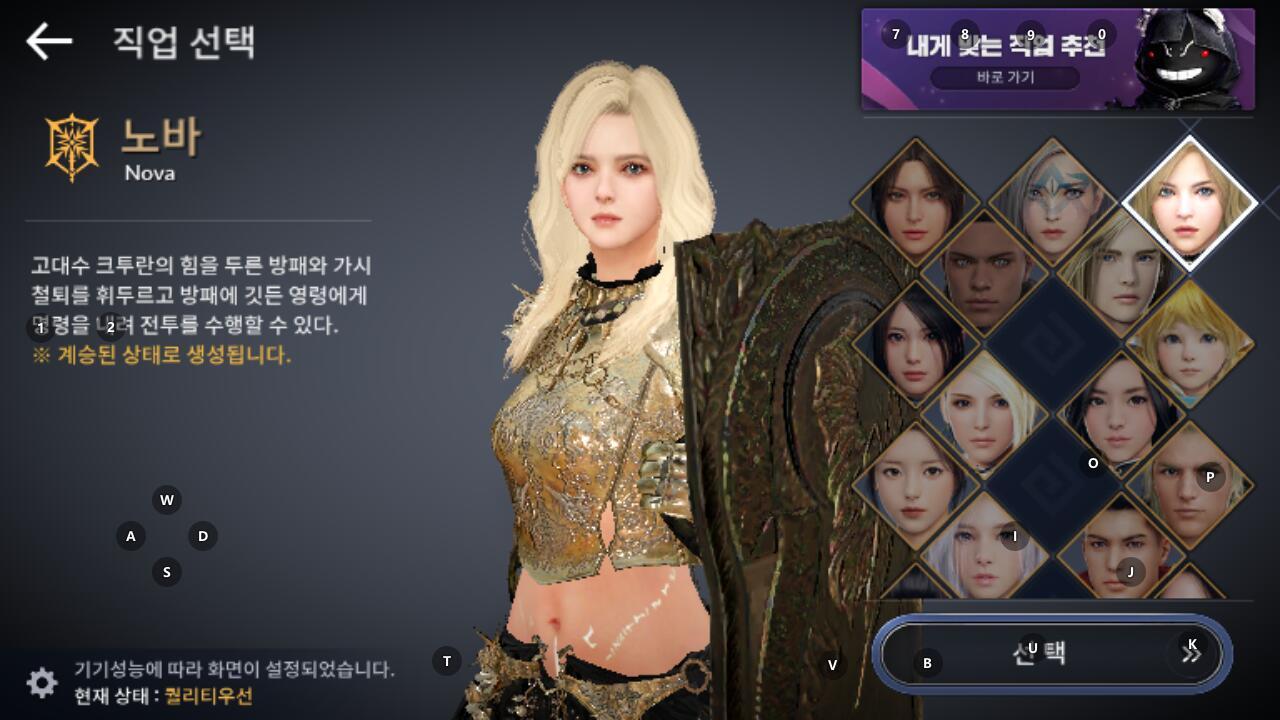The width and height of the screenshot is (1280, 720).
Task: Pick the lavender-haired woman portrait
Action: pos(984,552)
